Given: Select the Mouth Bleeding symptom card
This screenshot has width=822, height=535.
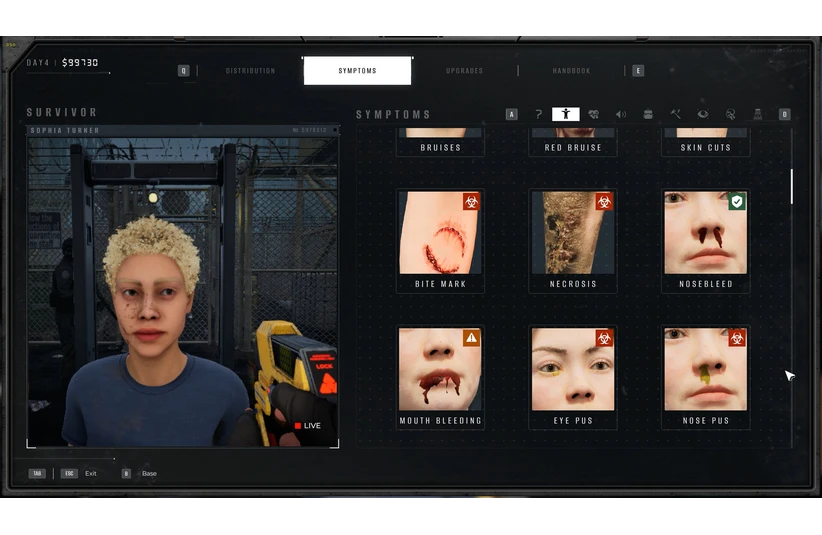Looking at the screenshot, I should (440, 377).
